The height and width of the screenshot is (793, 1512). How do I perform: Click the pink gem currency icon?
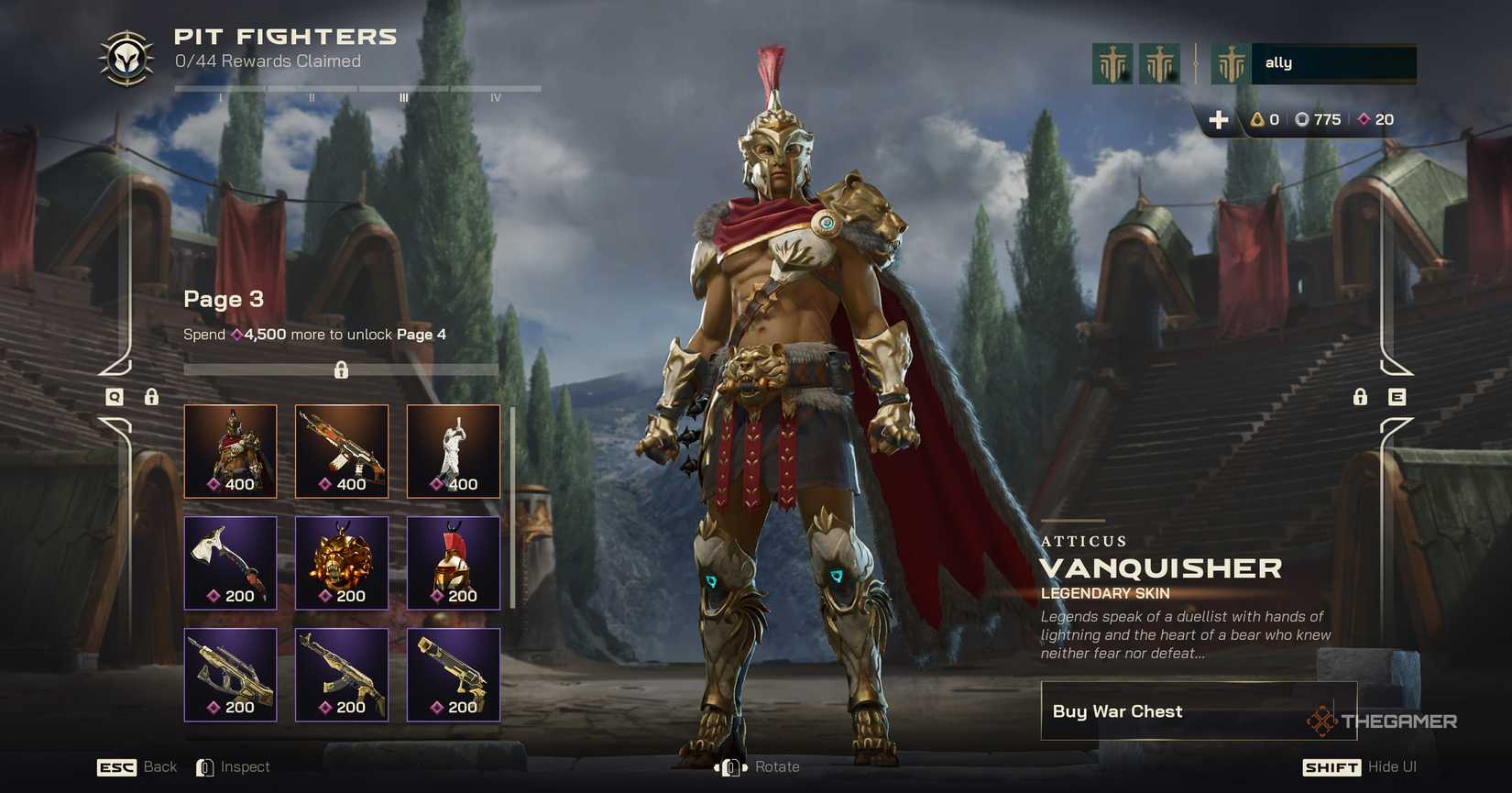[1363, 119]
